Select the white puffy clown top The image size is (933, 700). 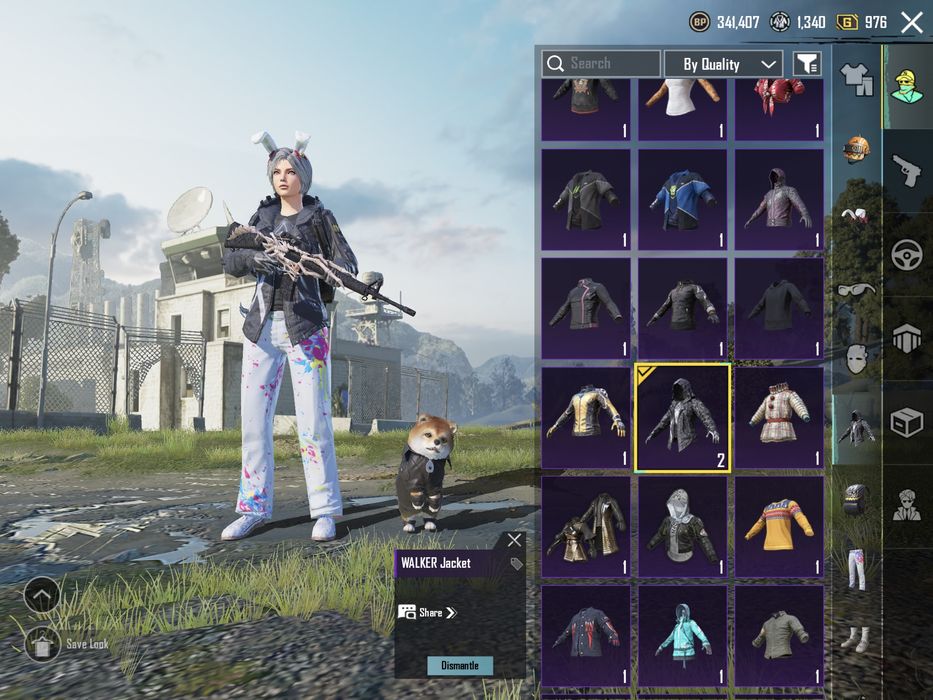(x=779, y=418)
